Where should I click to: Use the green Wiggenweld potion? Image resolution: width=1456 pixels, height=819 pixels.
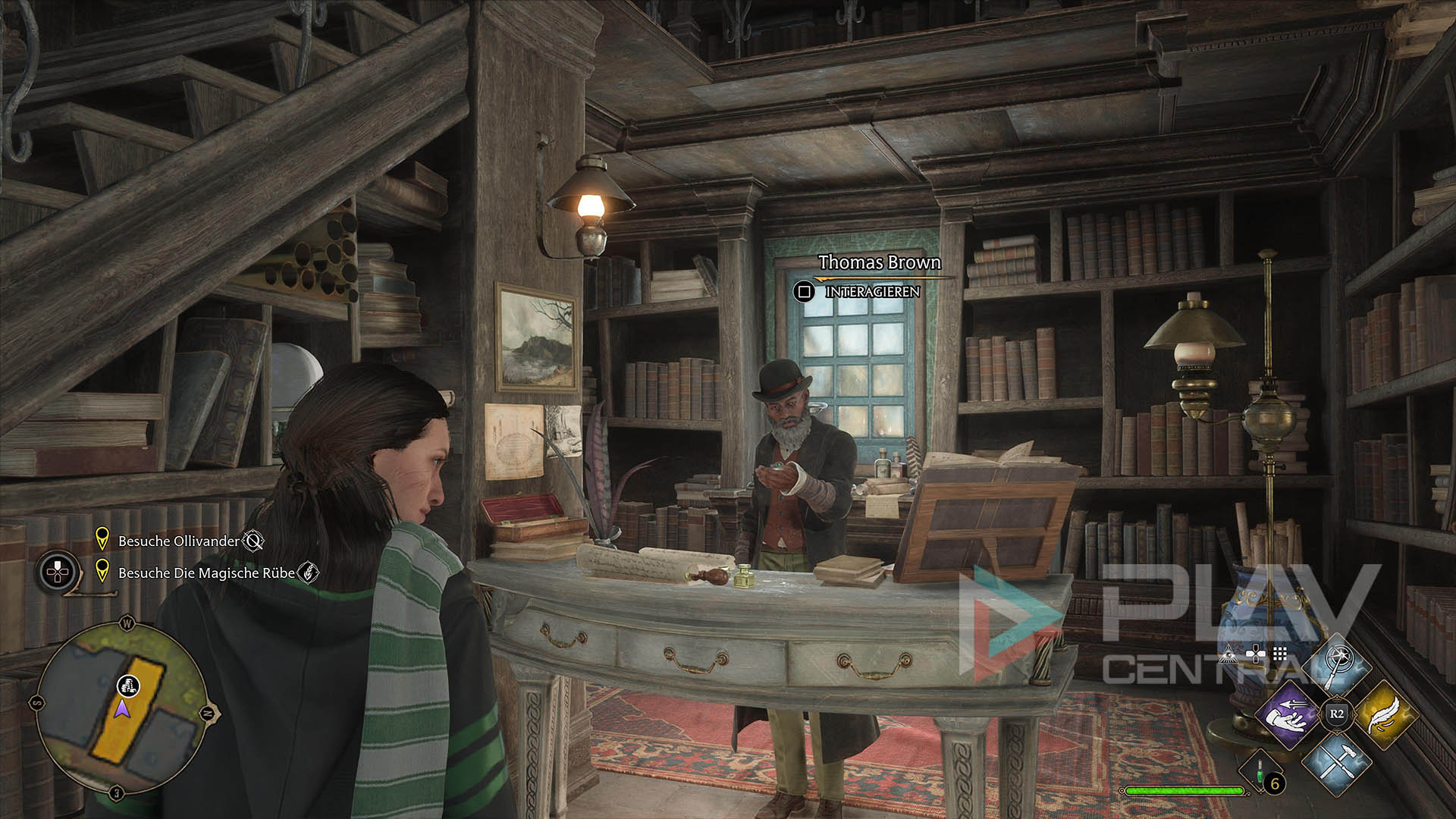1260,772
